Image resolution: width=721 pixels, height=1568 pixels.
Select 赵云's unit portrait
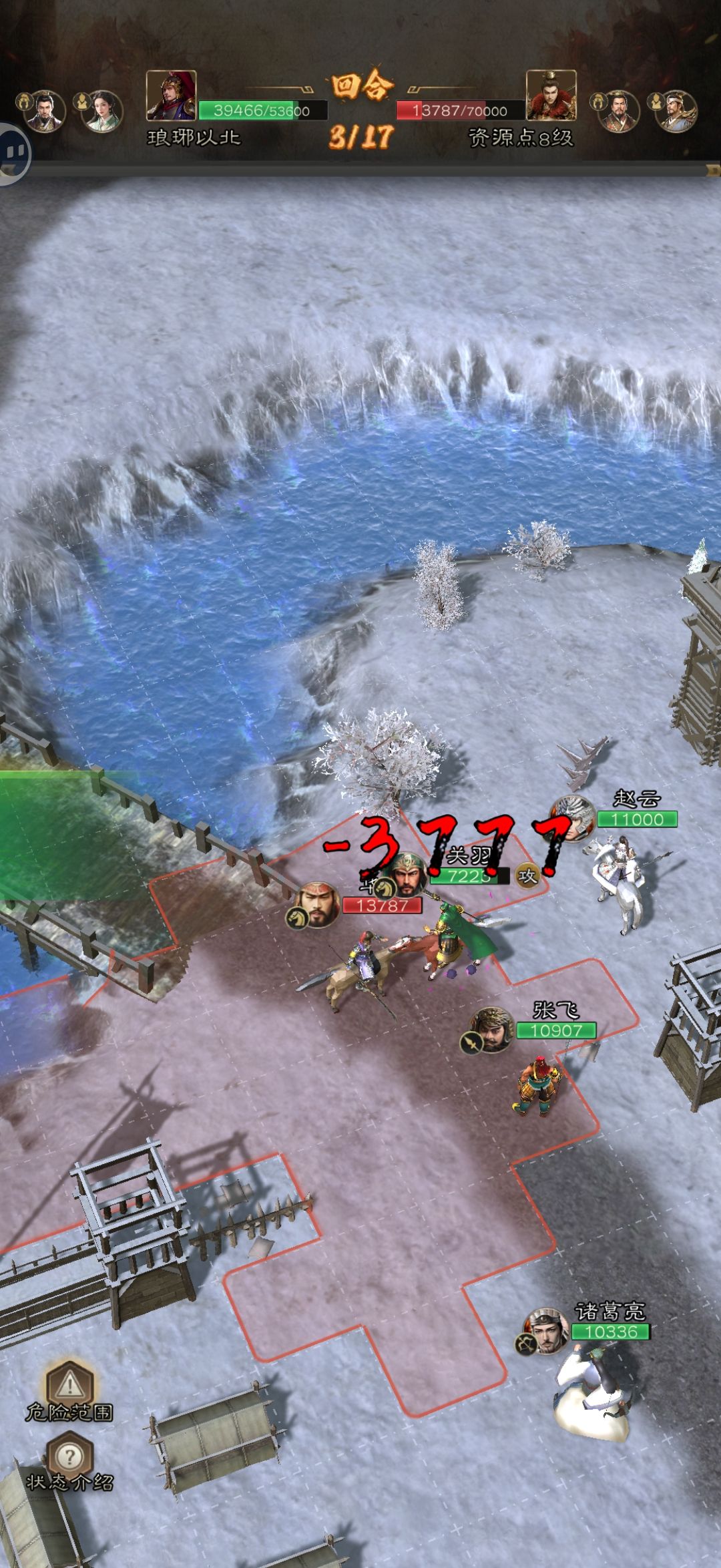tap(573, 818)
